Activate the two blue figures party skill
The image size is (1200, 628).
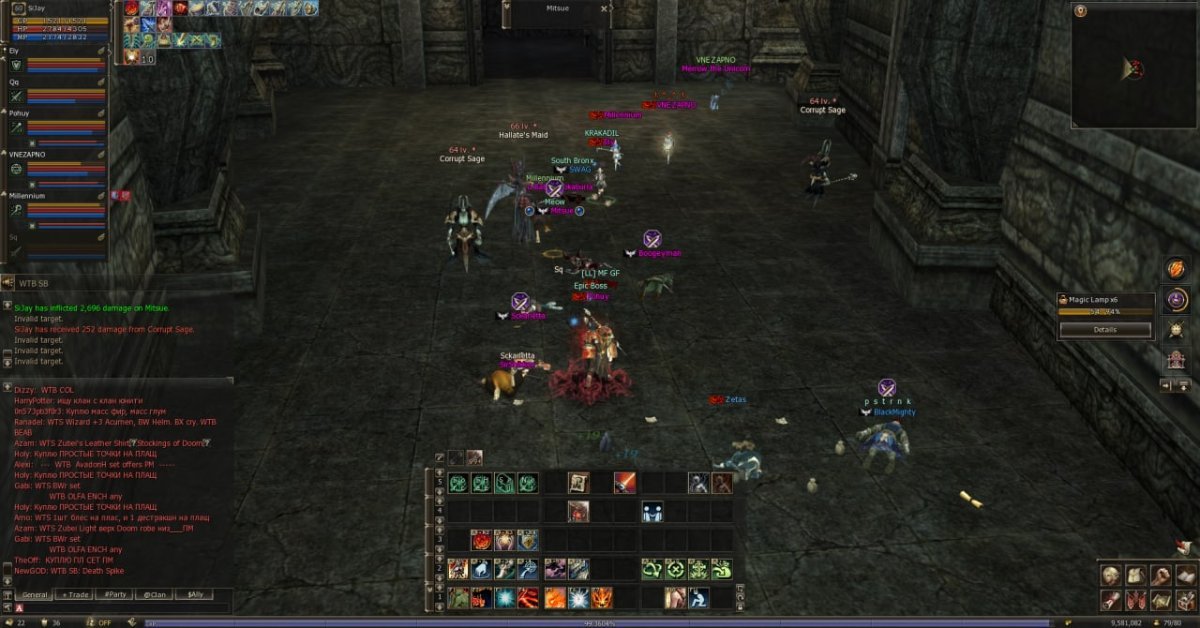tap(651, 512)
